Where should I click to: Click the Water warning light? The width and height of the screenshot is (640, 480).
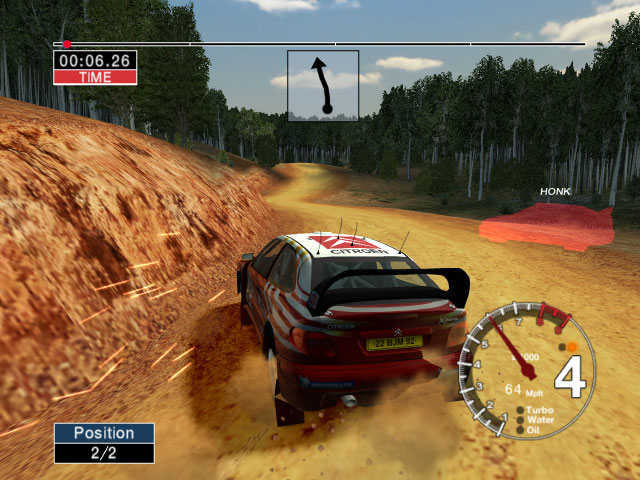pos(521,421)
